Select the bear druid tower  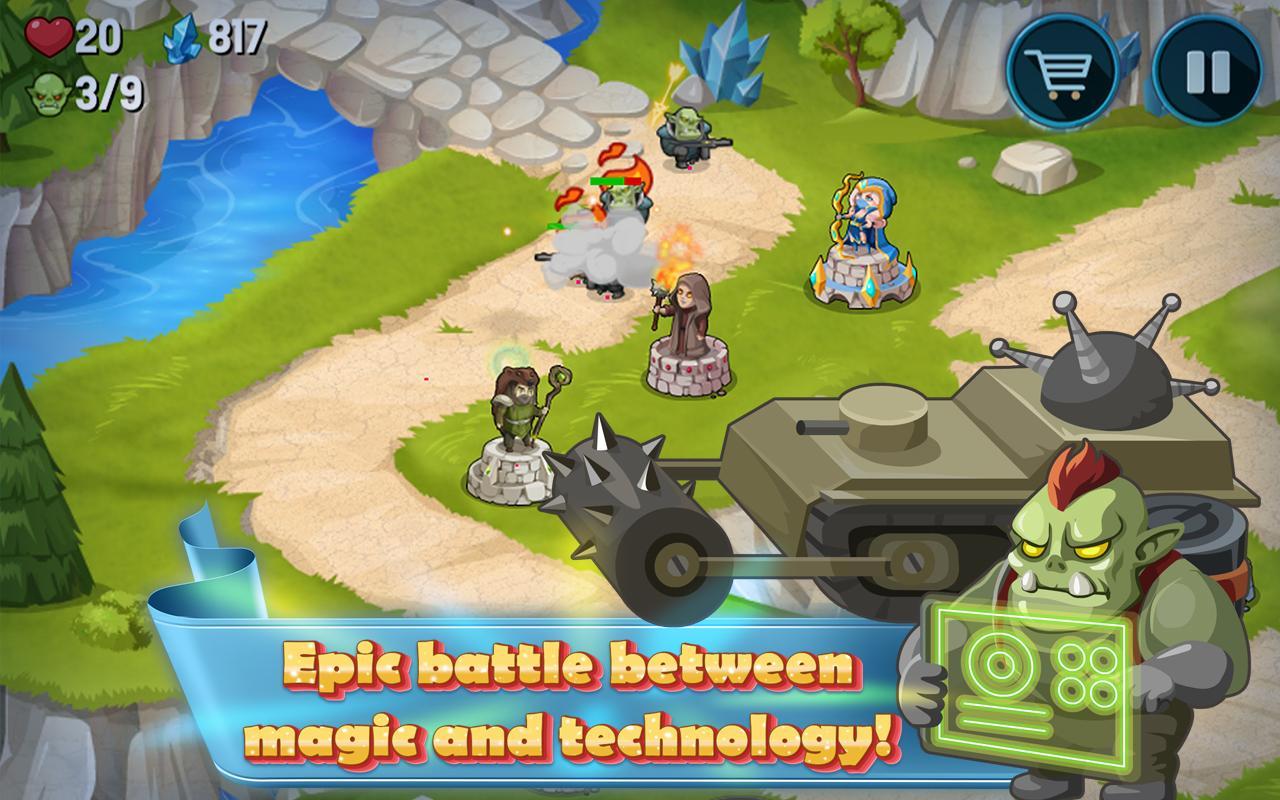[x=515, y=425]
